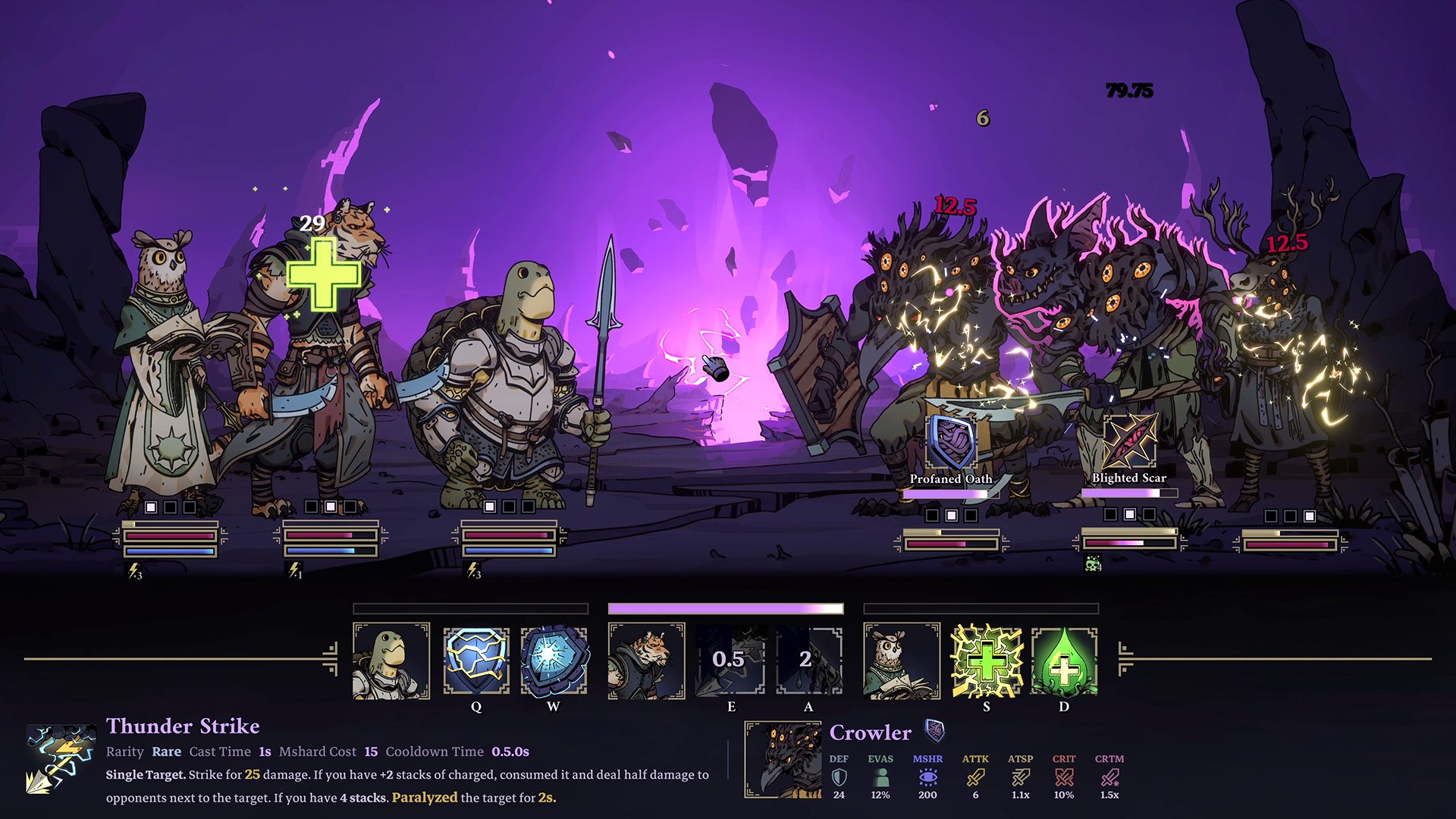Click the ability on 2 second cooldown
The image size is (1456, 819).
808,661
